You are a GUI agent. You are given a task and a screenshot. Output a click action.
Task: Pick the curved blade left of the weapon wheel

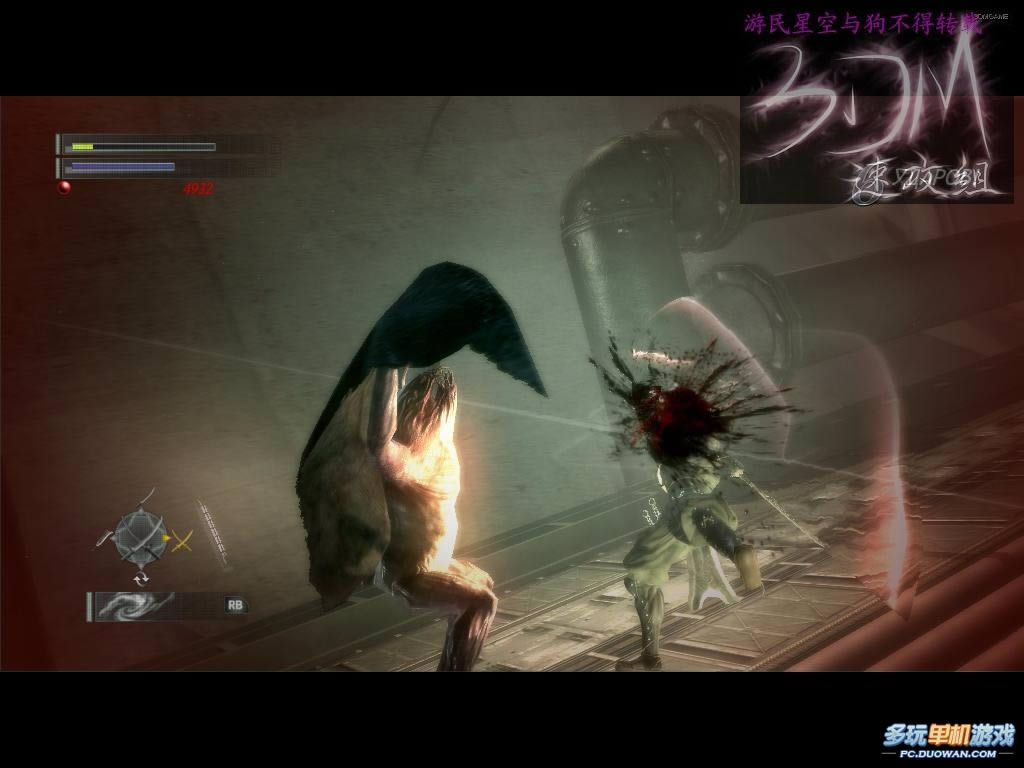point(103,538)
